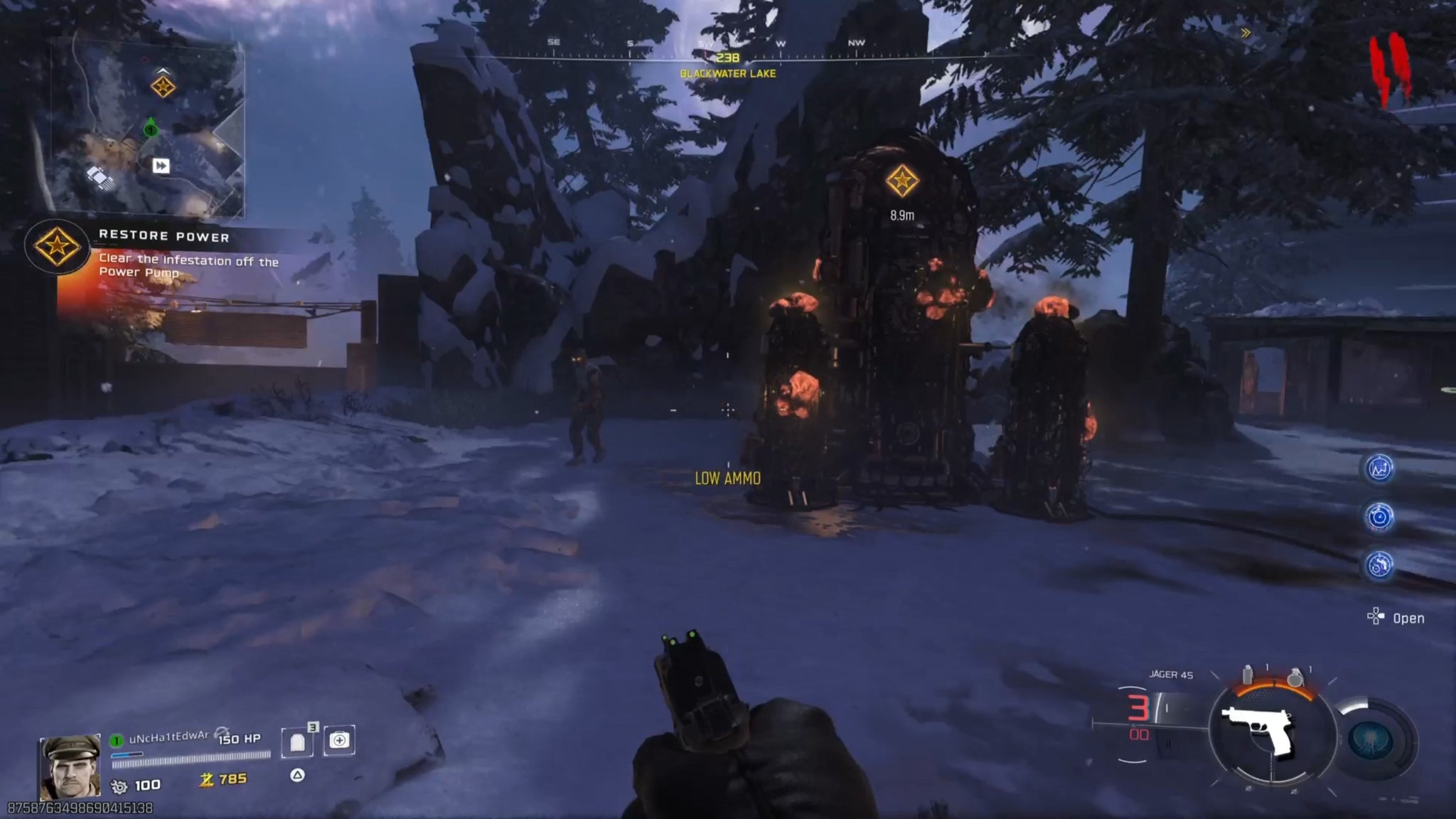The width and height of the screenshot is (1456, 819).
Task: Click the red tally round counter
Action: (x=1389, y=69)
